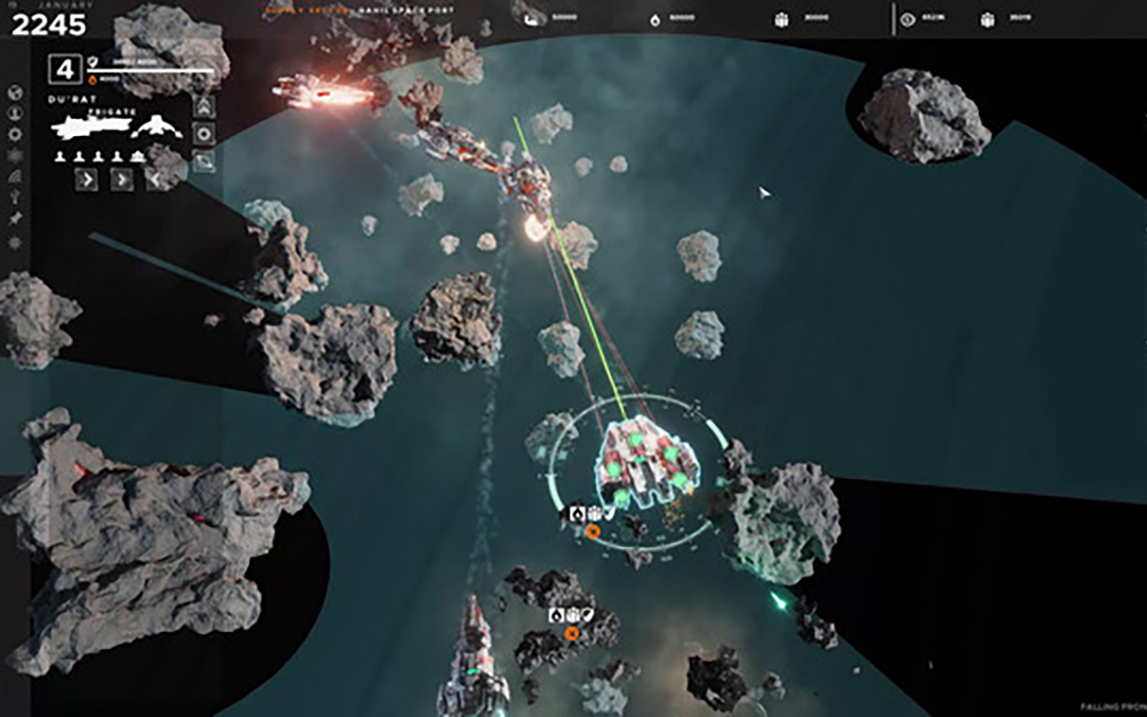Select the Du'rat frigate ship silhouette

pyautogui.click(x=91, y=127)
